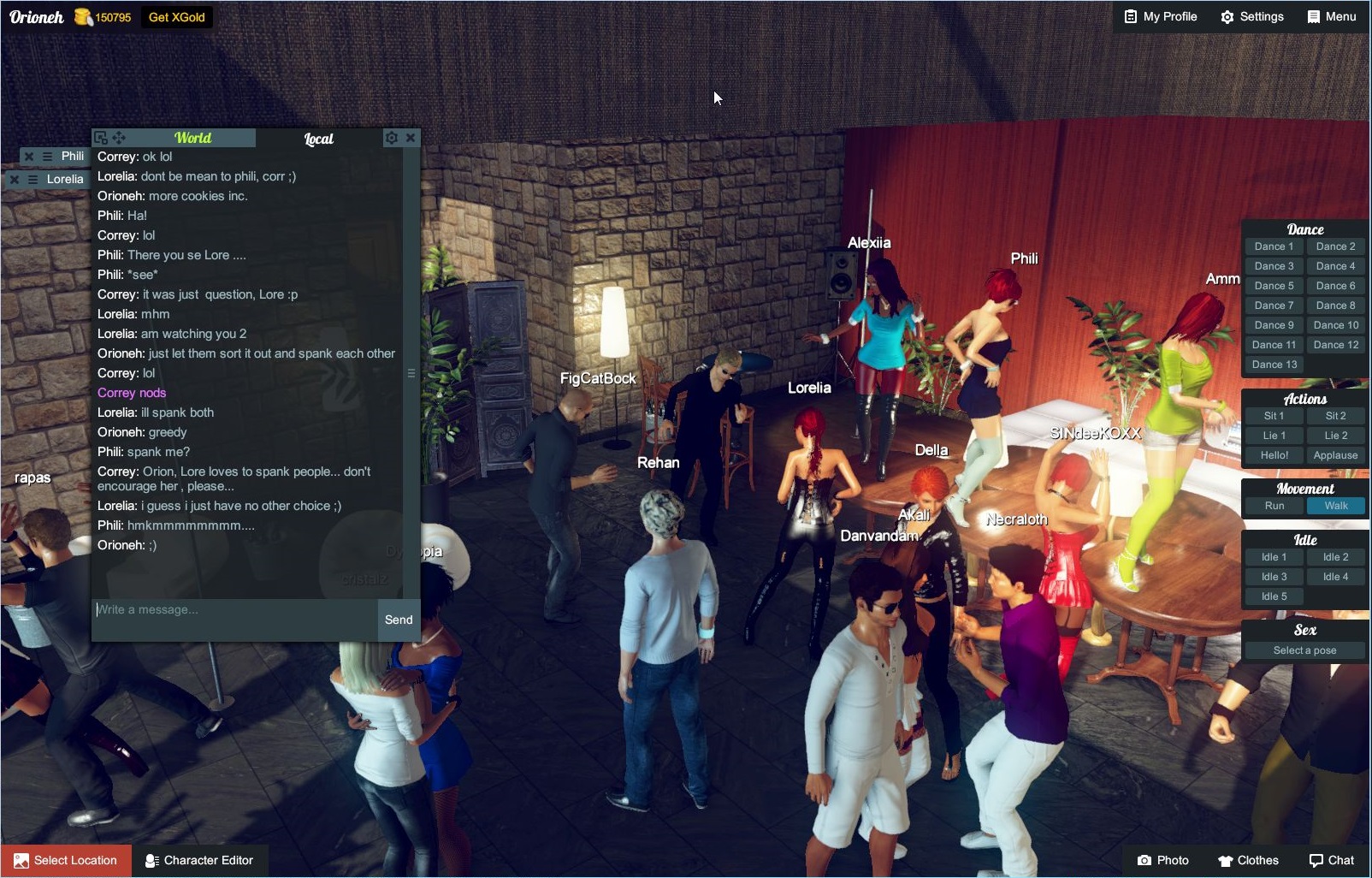The height and width of the screenshot is (878, 1372).
Task: Click the gold coin icon next to the balance
Action: (82, 15)
